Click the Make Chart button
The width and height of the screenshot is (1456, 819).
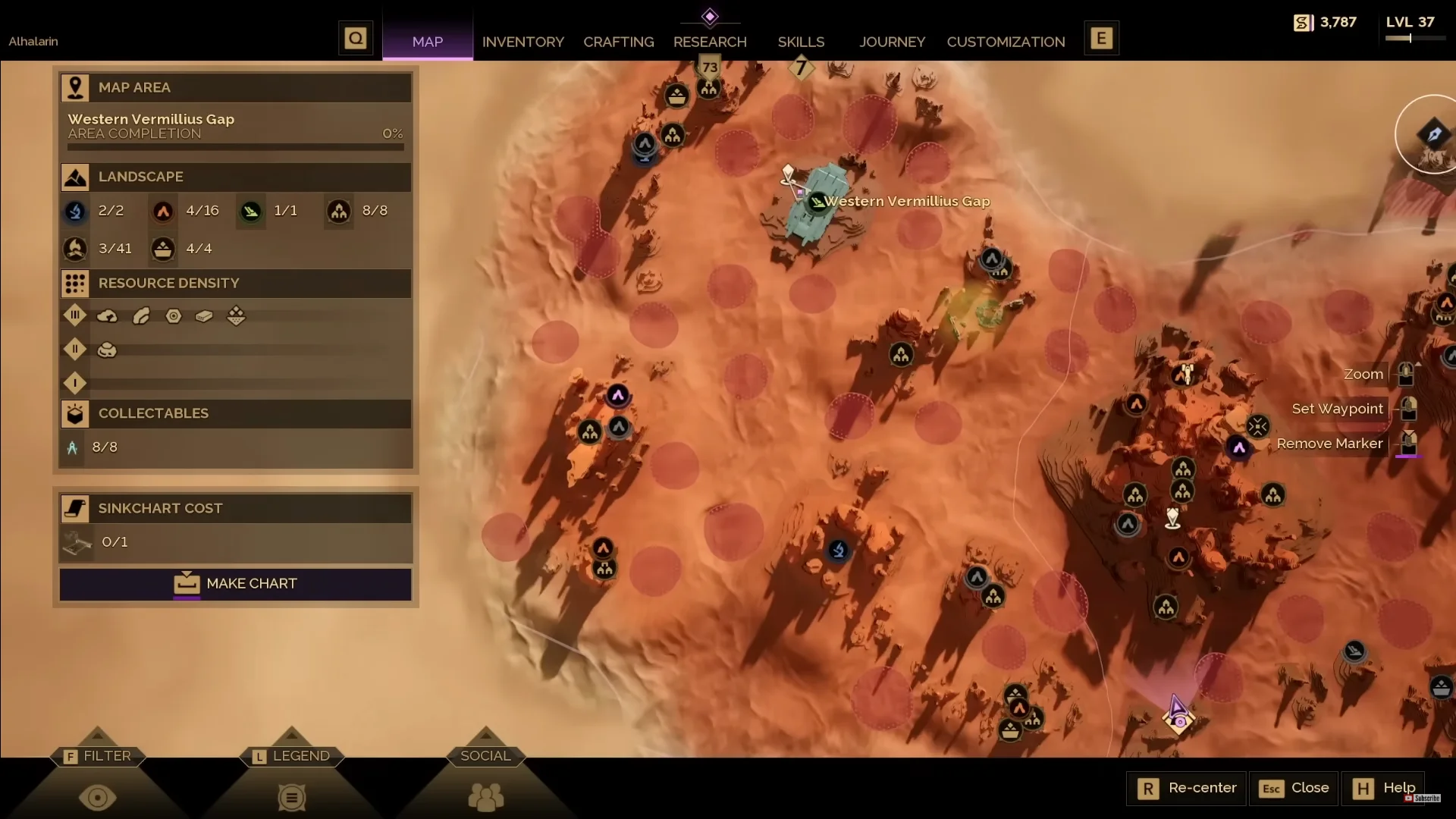[235, 584]
